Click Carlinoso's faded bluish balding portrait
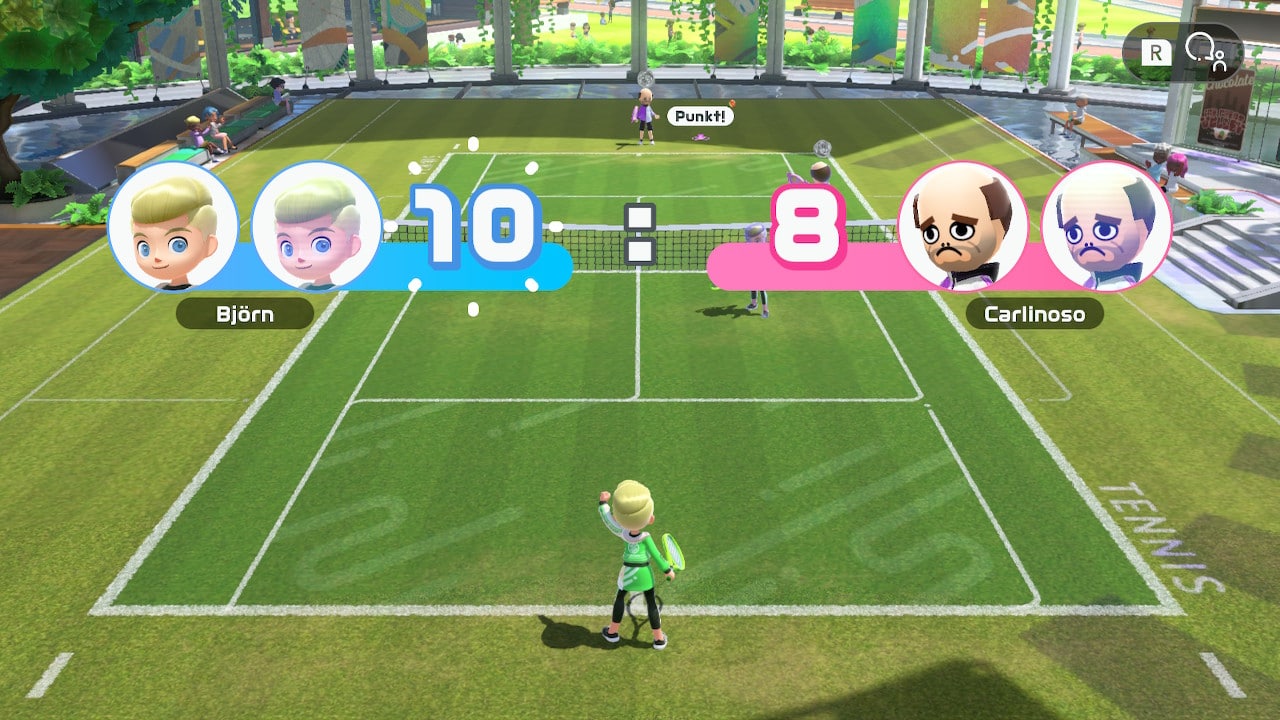The width and height of the screenshot is (1280, 720). (1105, 226)
